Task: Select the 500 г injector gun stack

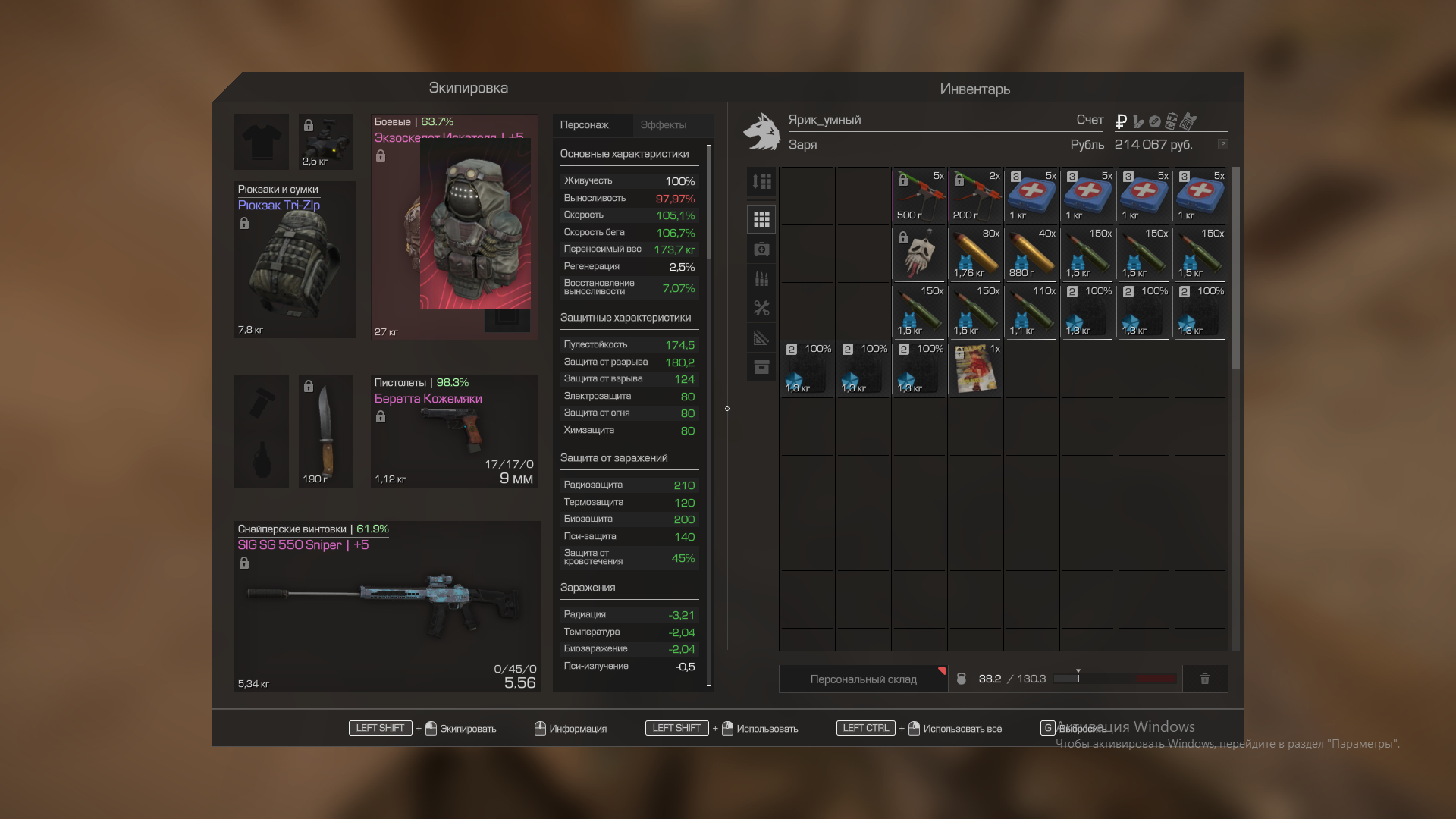Action: (x=919, y=196)
